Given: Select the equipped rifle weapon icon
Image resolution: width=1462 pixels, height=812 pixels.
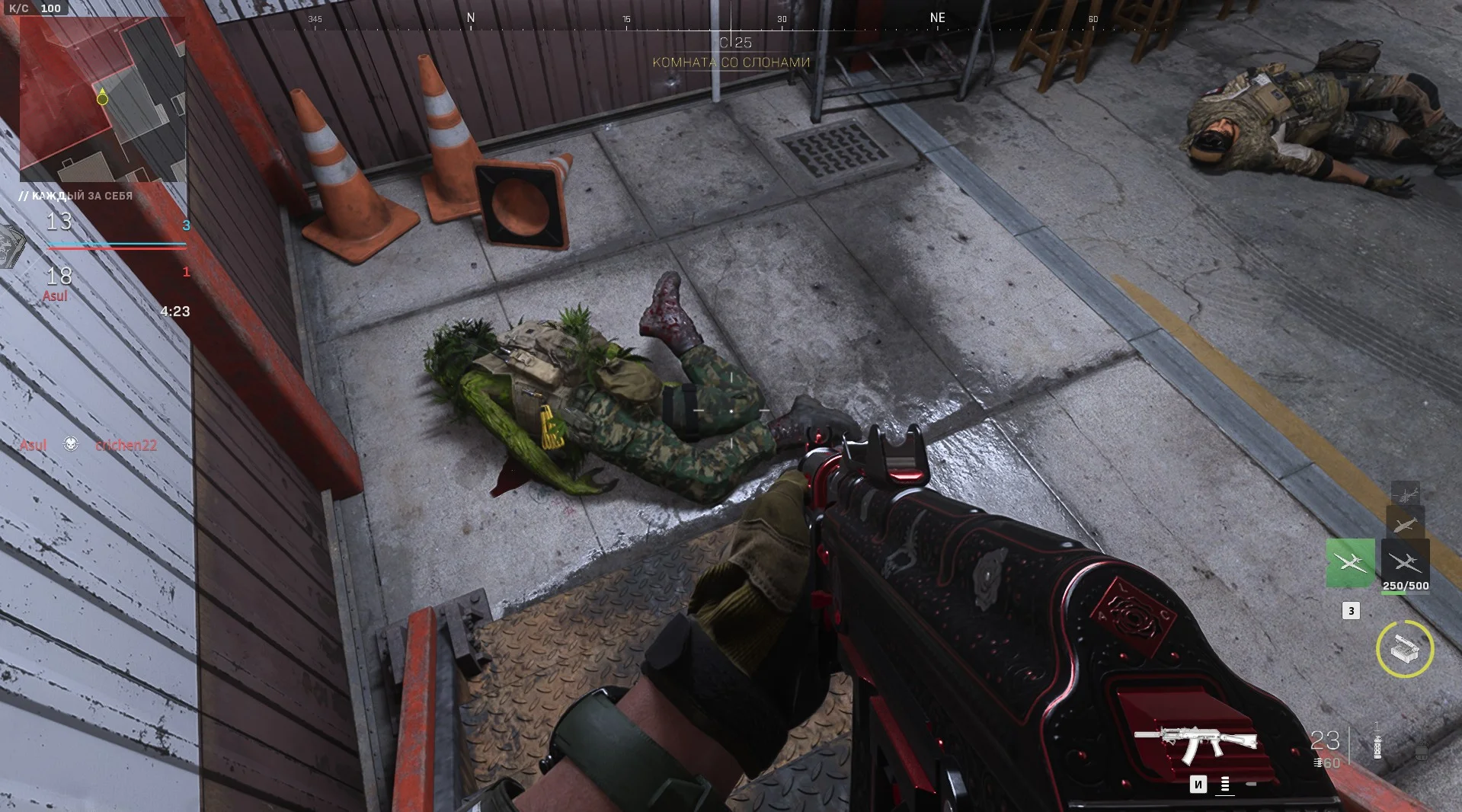Looking at the screenshot, I should [1195, 743].
